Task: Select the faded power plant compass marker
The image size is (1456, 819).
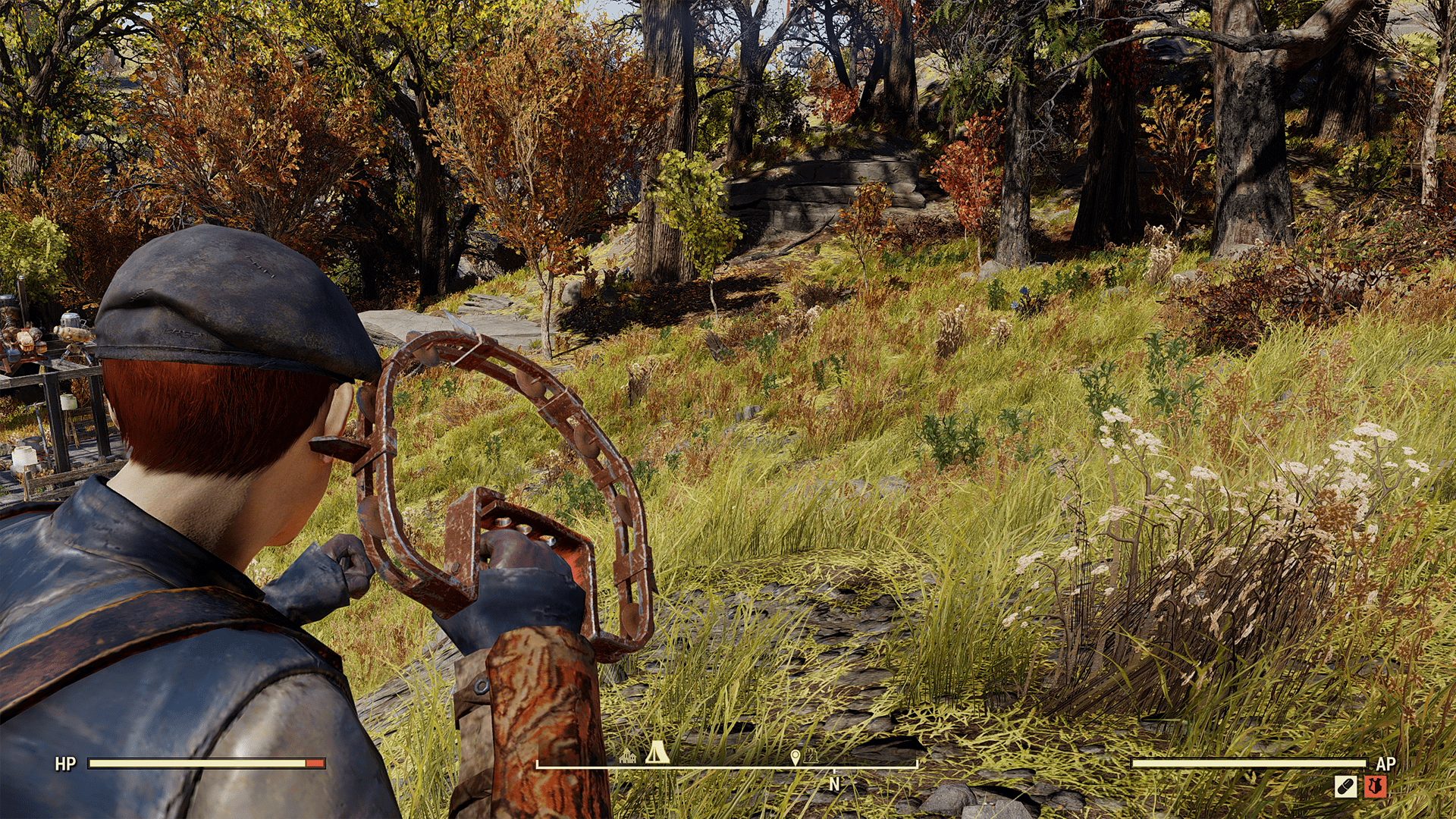Action: pyautogui.click(x=811, y=756)
